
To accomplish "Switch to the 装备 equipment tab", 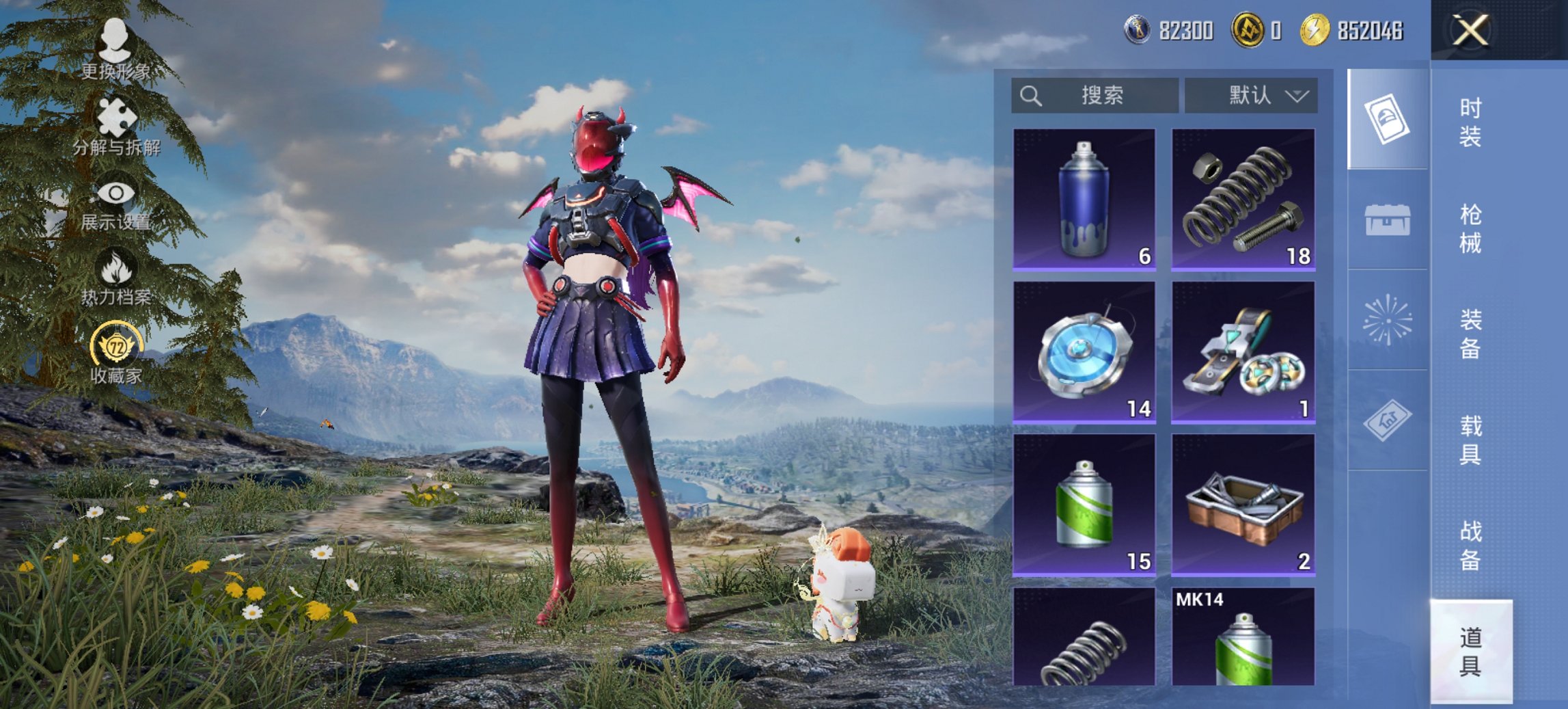I will (x=1470, y=334).
